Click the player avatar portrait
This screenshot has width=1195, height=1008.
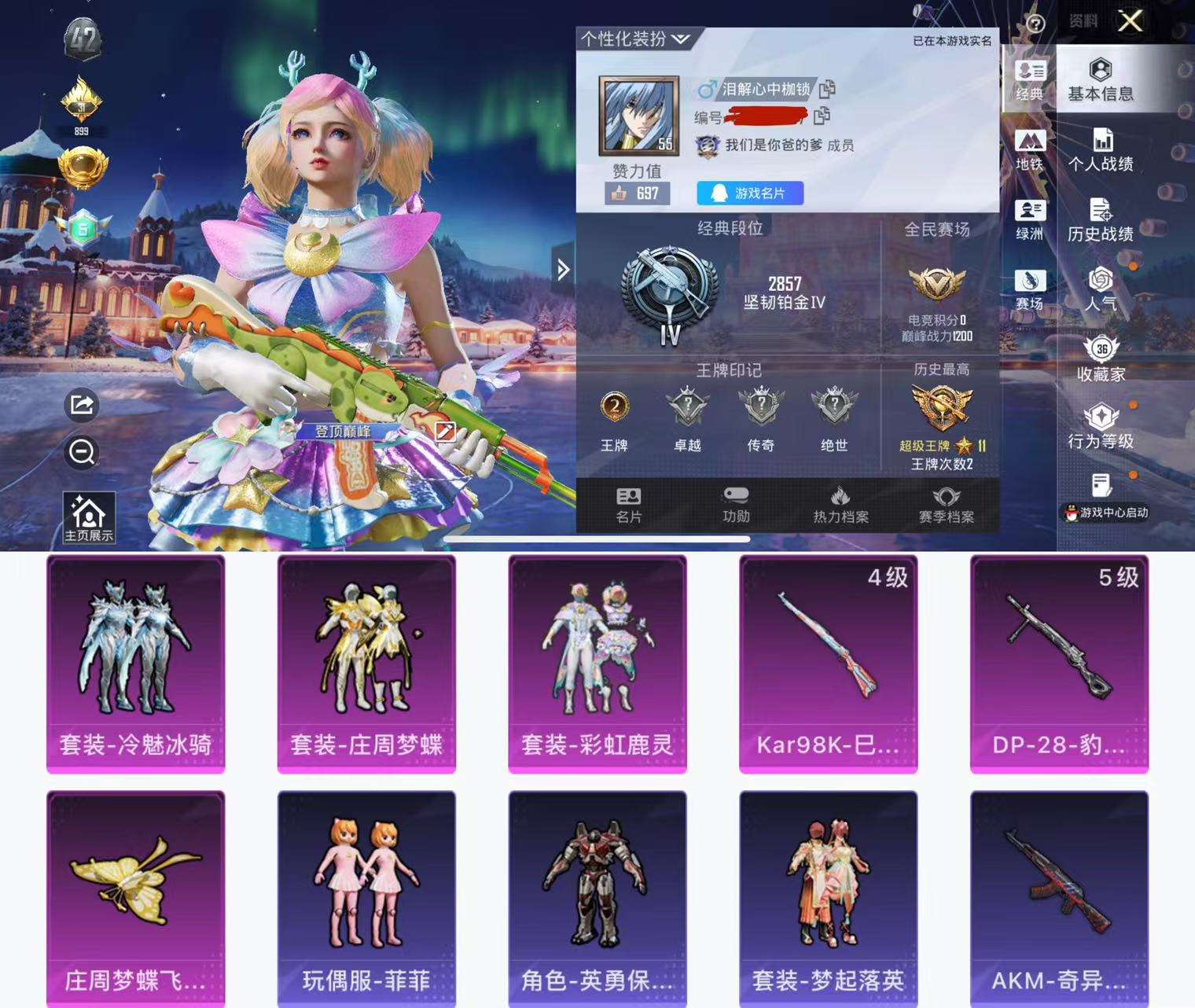(x=638, y=115)
